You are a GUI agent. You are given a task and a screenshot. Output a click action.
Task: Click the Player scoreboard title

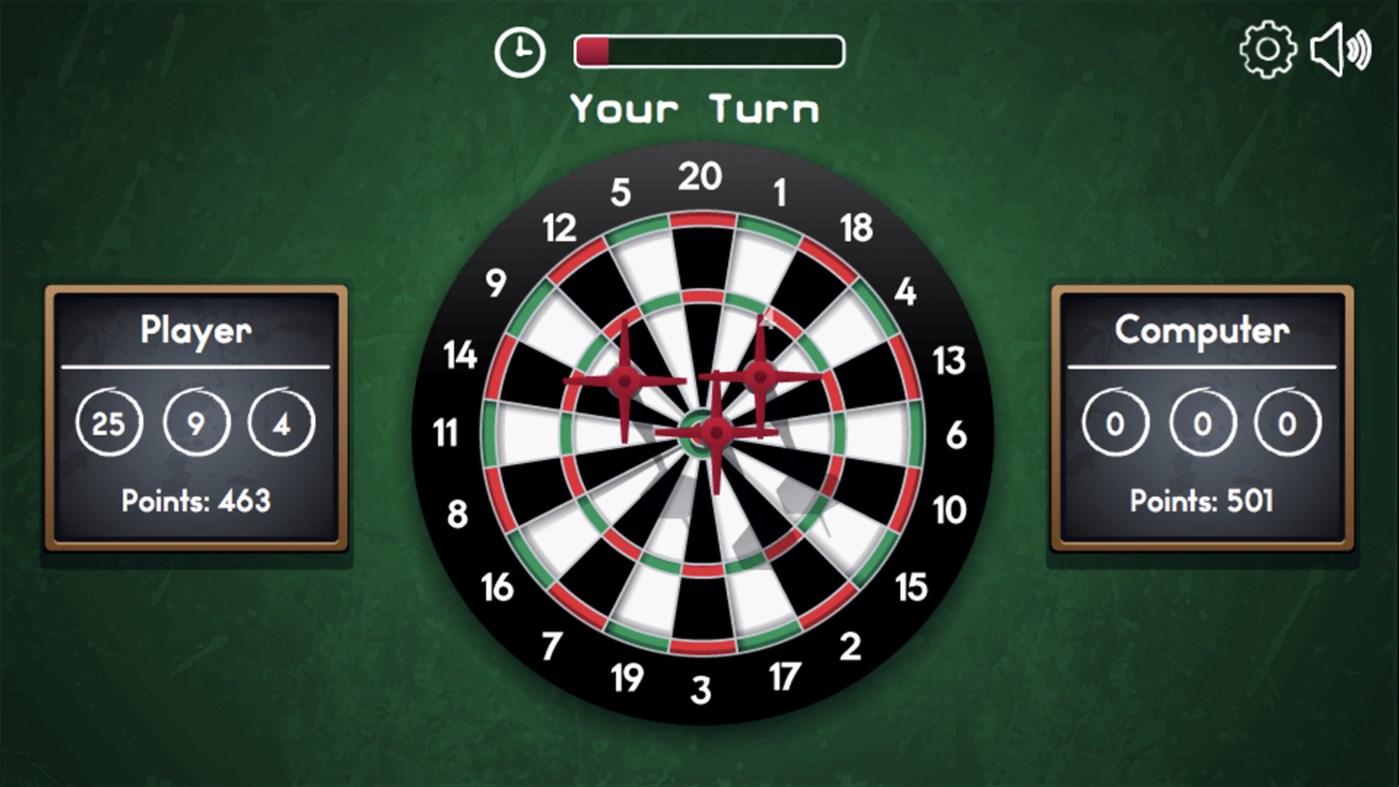tap(195, 330)
